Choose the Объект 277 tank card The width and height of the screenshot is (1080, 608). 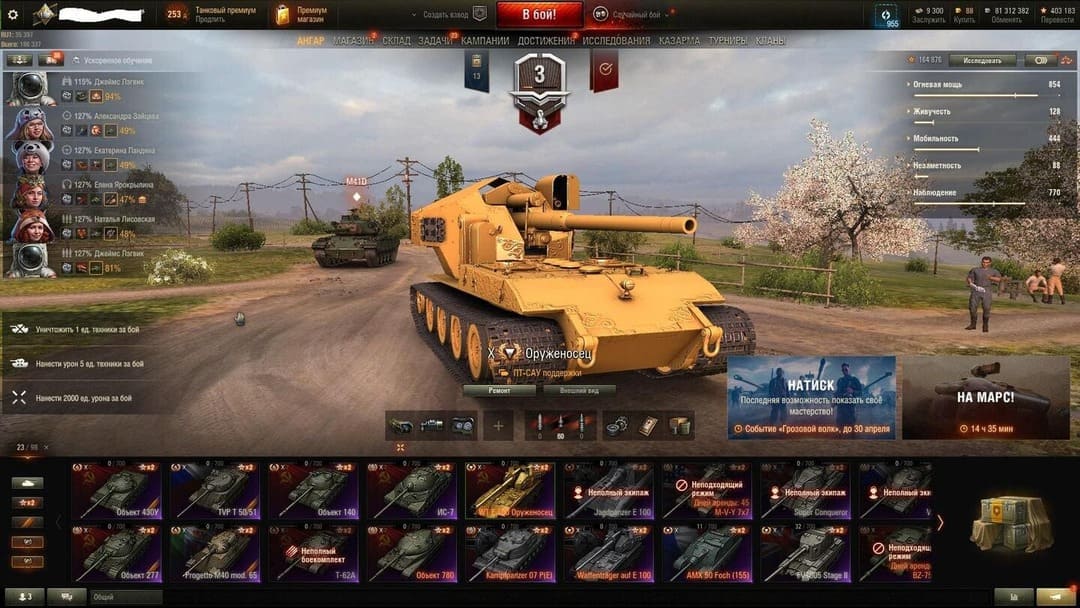click(116, 553)
